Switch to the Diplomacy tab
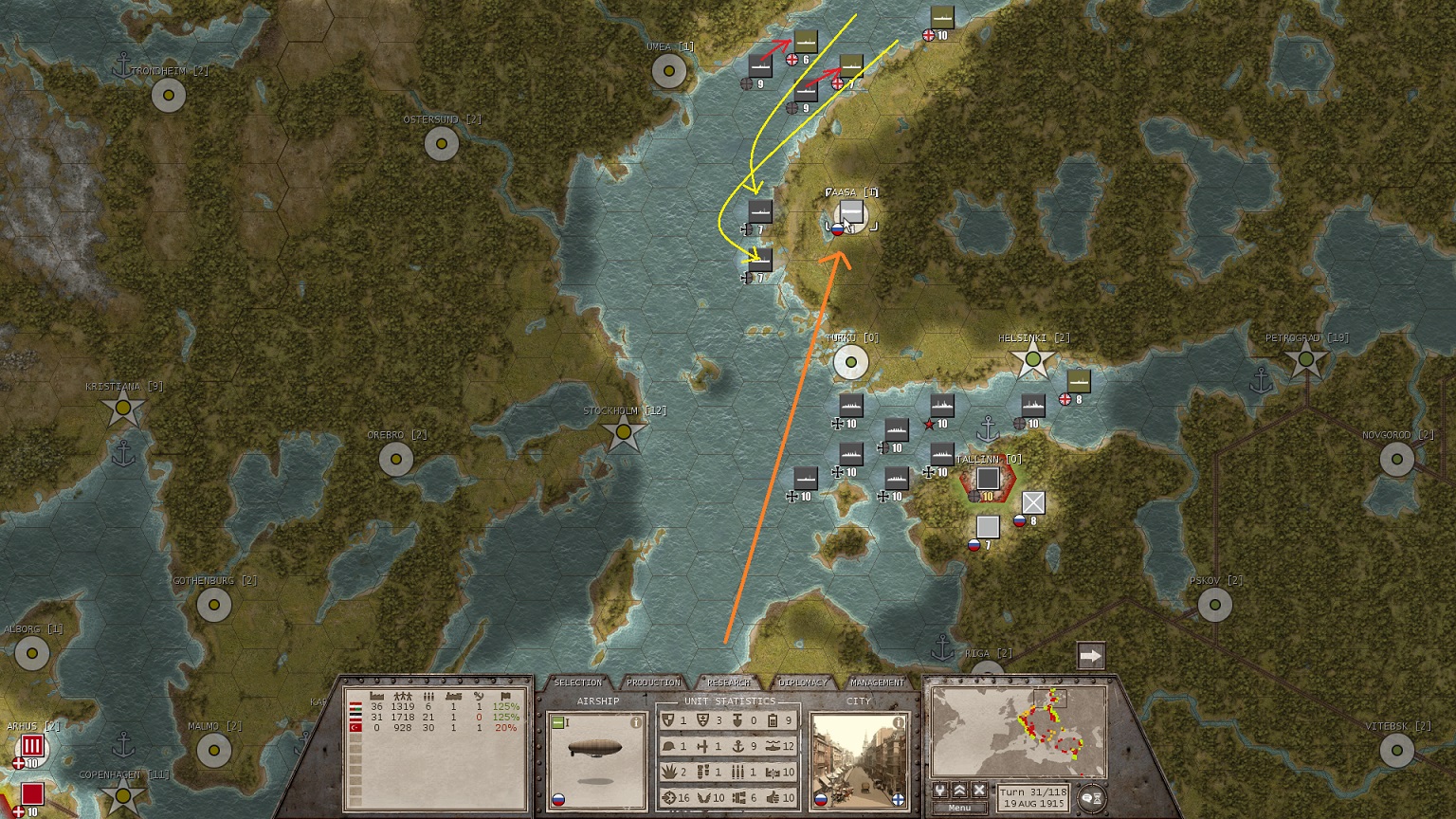 pyautogui.click(x=803, y=682)
